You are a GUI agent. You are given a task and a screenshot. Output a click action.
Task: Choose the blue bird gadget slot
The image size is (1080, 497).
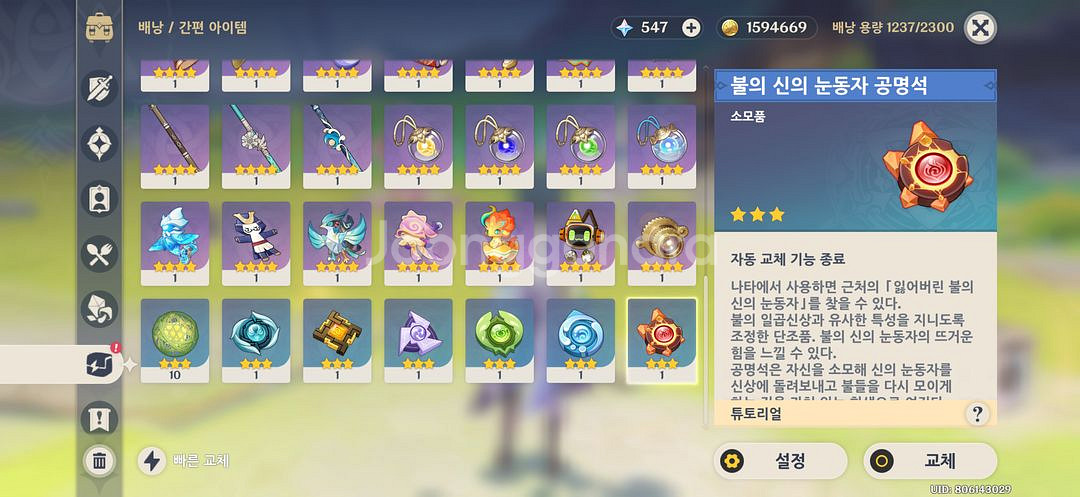(x=337, y=241)
